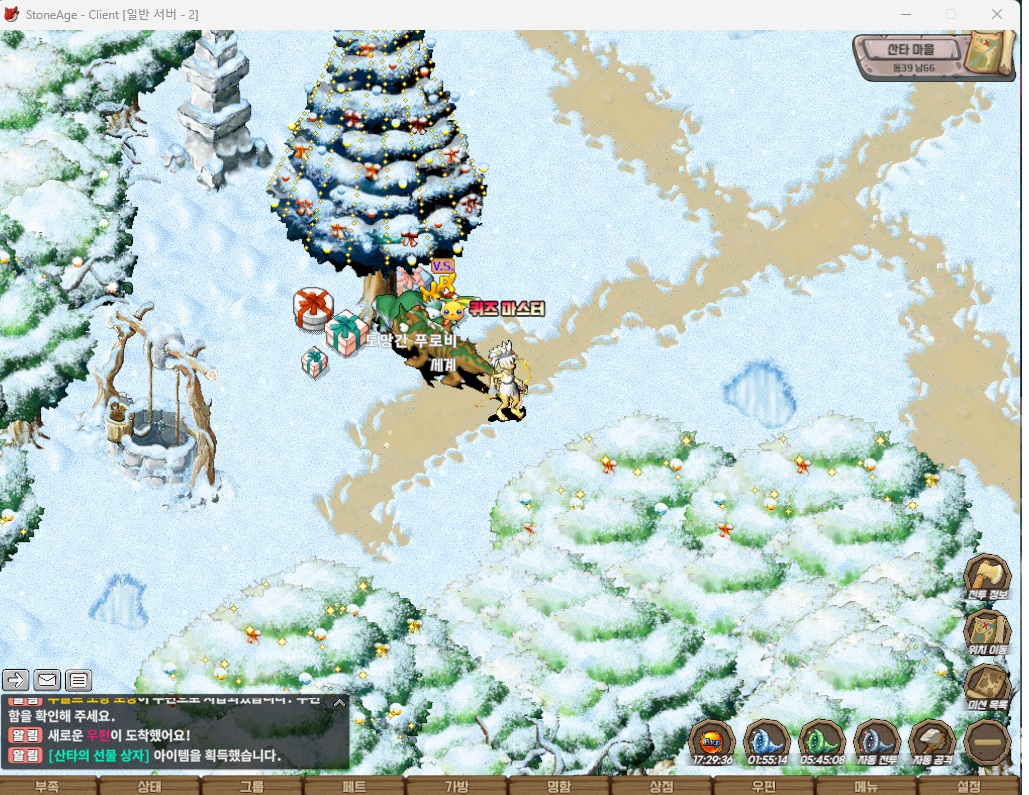Maximize the StoneAge client window

click(x=951, y=14)
